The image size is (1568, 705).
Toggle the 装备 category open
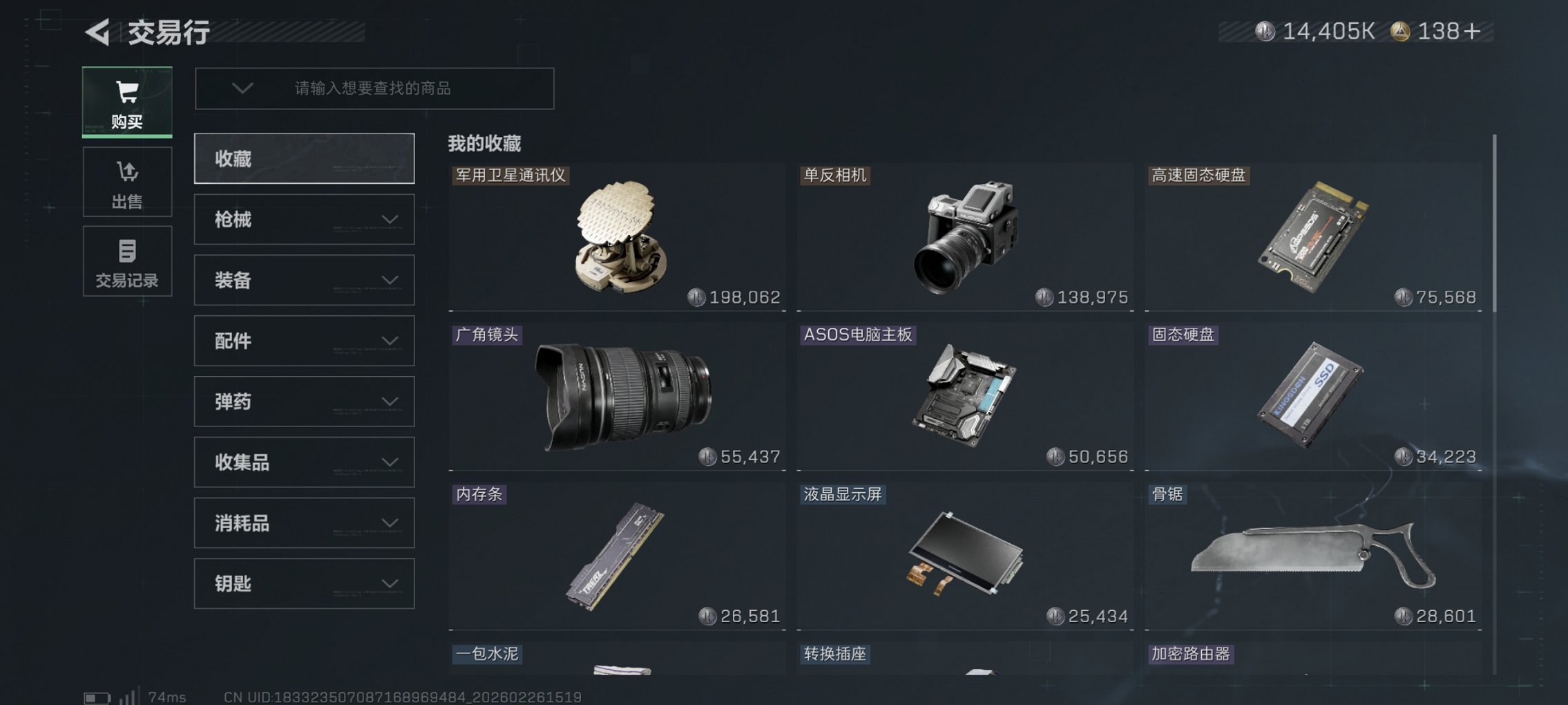tap(304, 280)
